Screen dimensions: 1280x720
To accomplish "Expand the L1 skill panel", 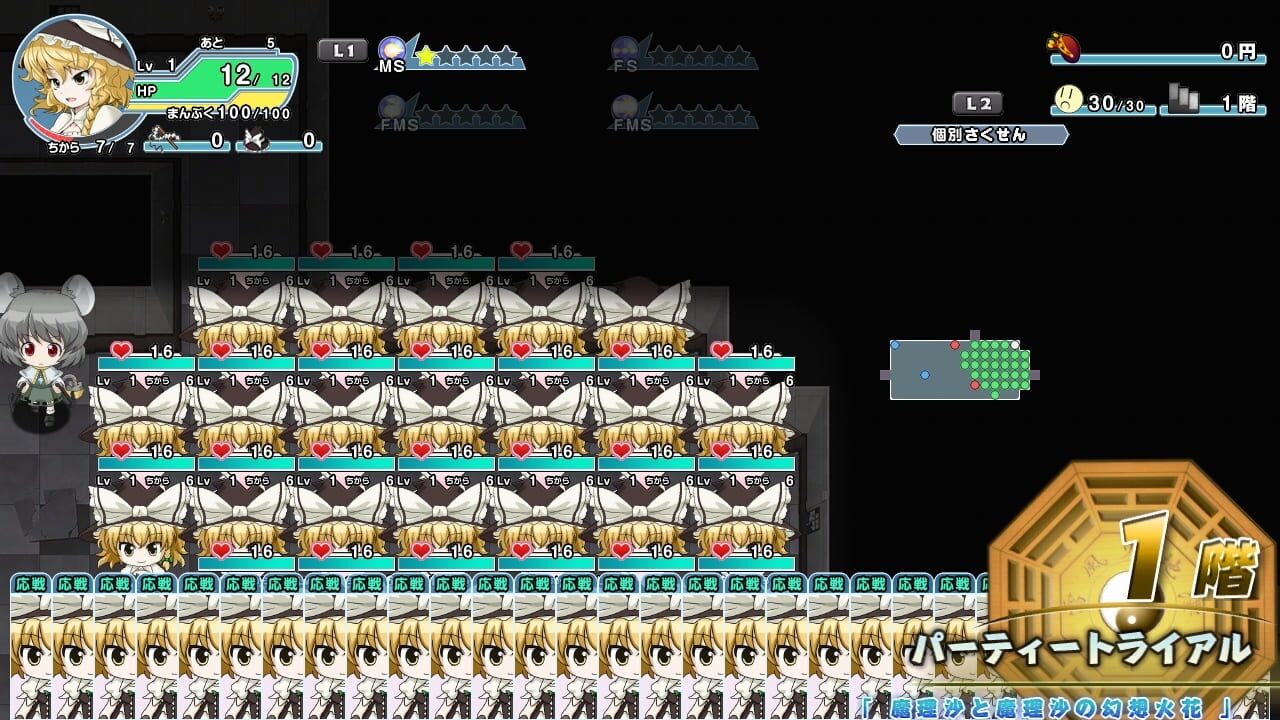I will click(341, 49).
